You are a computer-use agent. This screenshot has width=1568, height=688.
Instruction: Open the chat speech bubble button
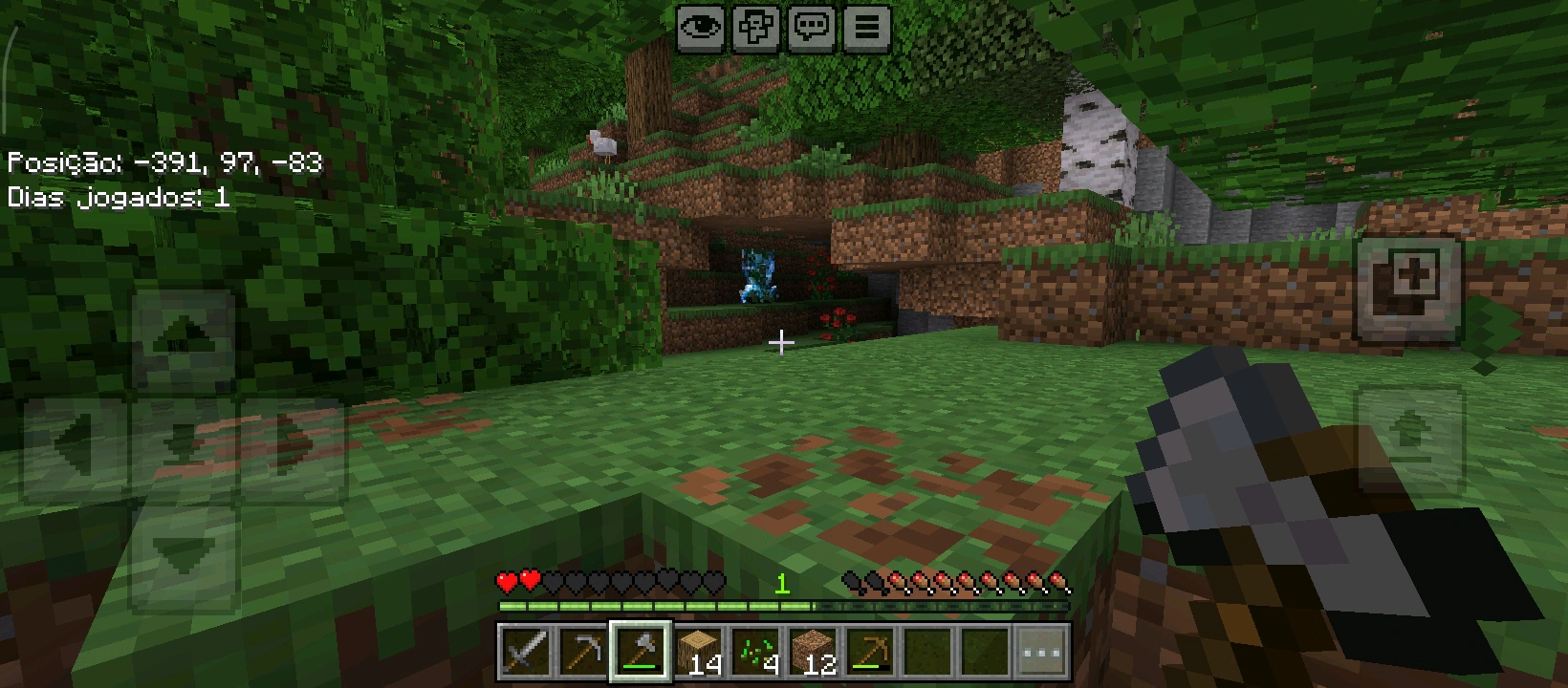812,28
